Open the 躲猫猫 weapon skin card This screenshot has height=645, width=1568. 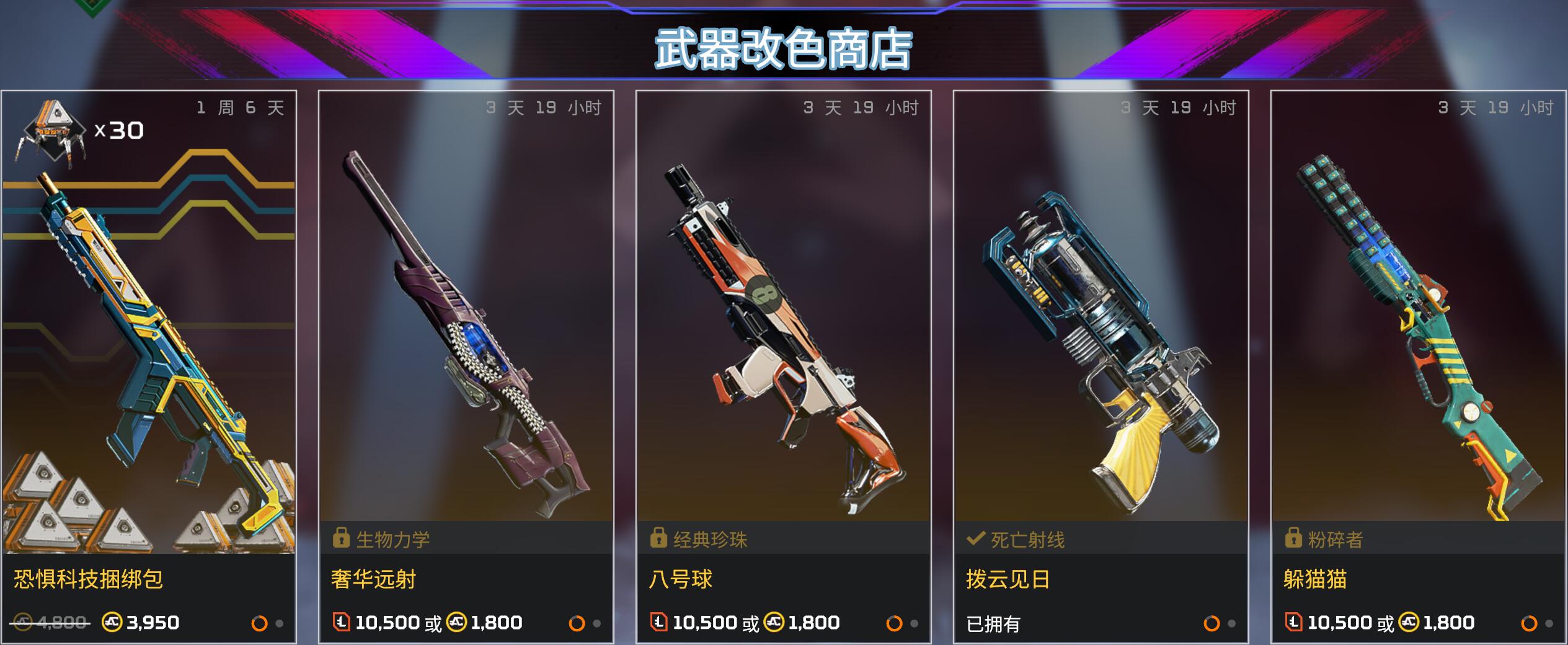click(x=1419, y=366)
